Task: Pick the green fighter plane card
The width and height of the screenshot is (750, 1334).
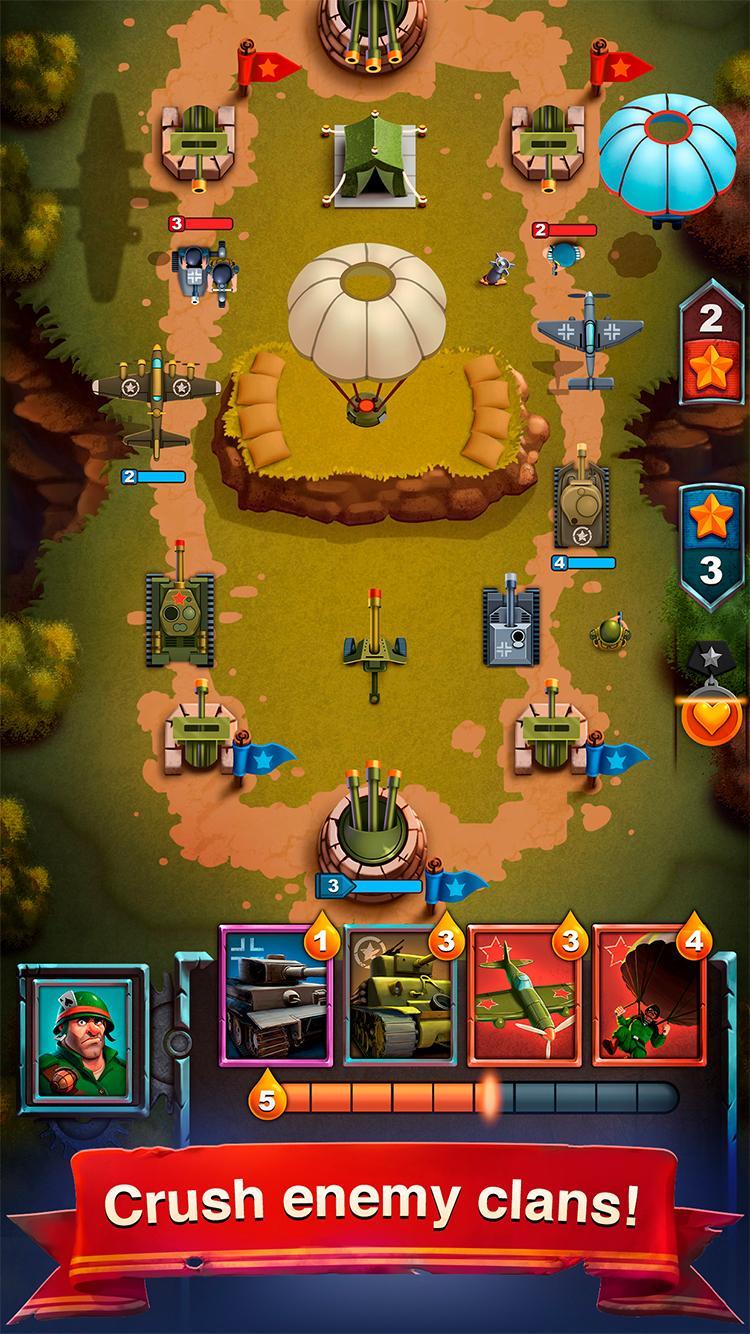Action: 523,994
